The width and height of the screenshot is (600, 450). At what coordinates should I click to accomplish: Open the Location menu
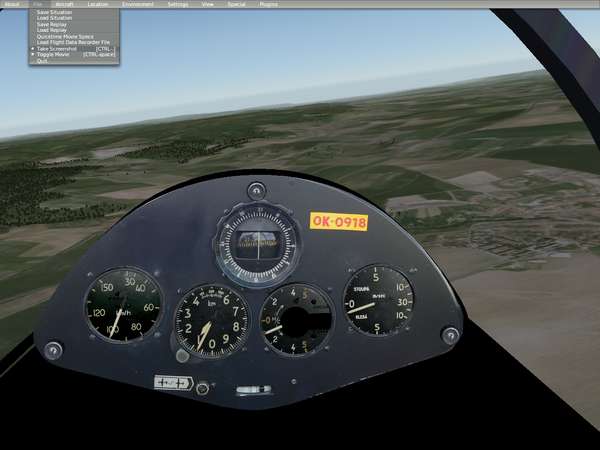click(98, 4)
